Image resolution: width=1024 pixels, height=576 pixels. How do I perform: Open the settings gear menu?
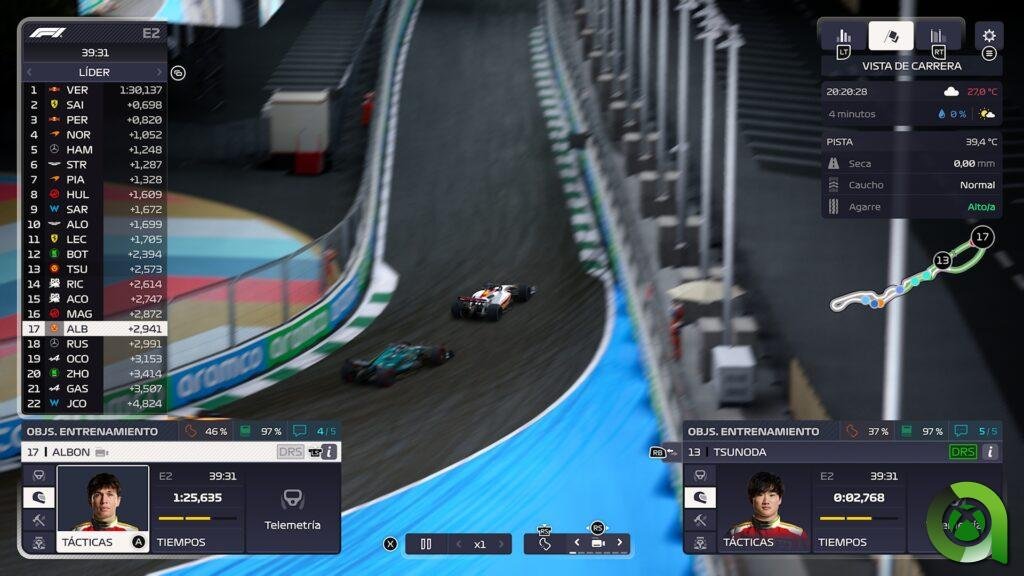click(988, 35)
